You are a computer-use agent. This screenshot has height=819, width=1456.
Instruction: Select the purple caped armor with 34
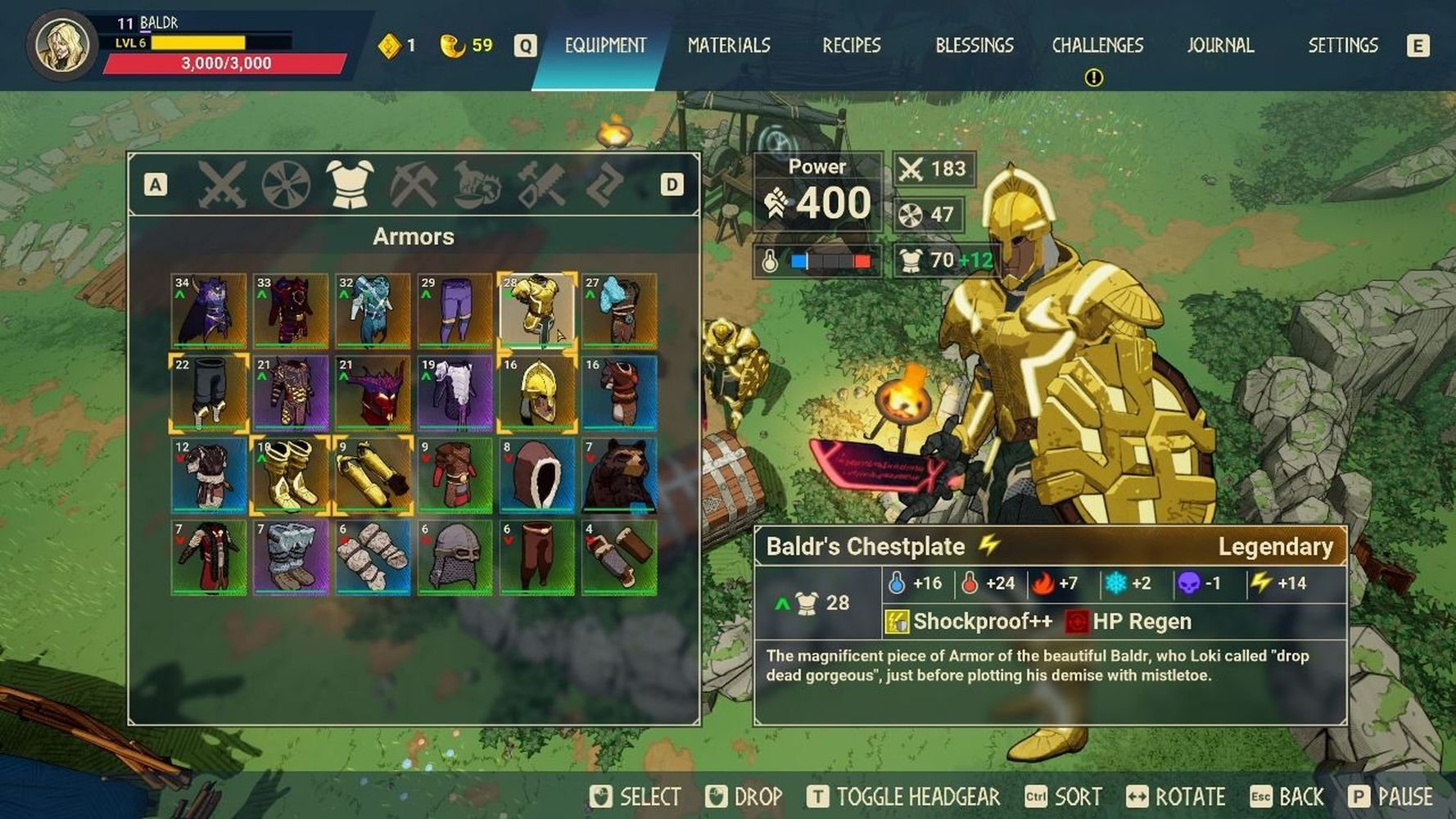tap(209, 311)
